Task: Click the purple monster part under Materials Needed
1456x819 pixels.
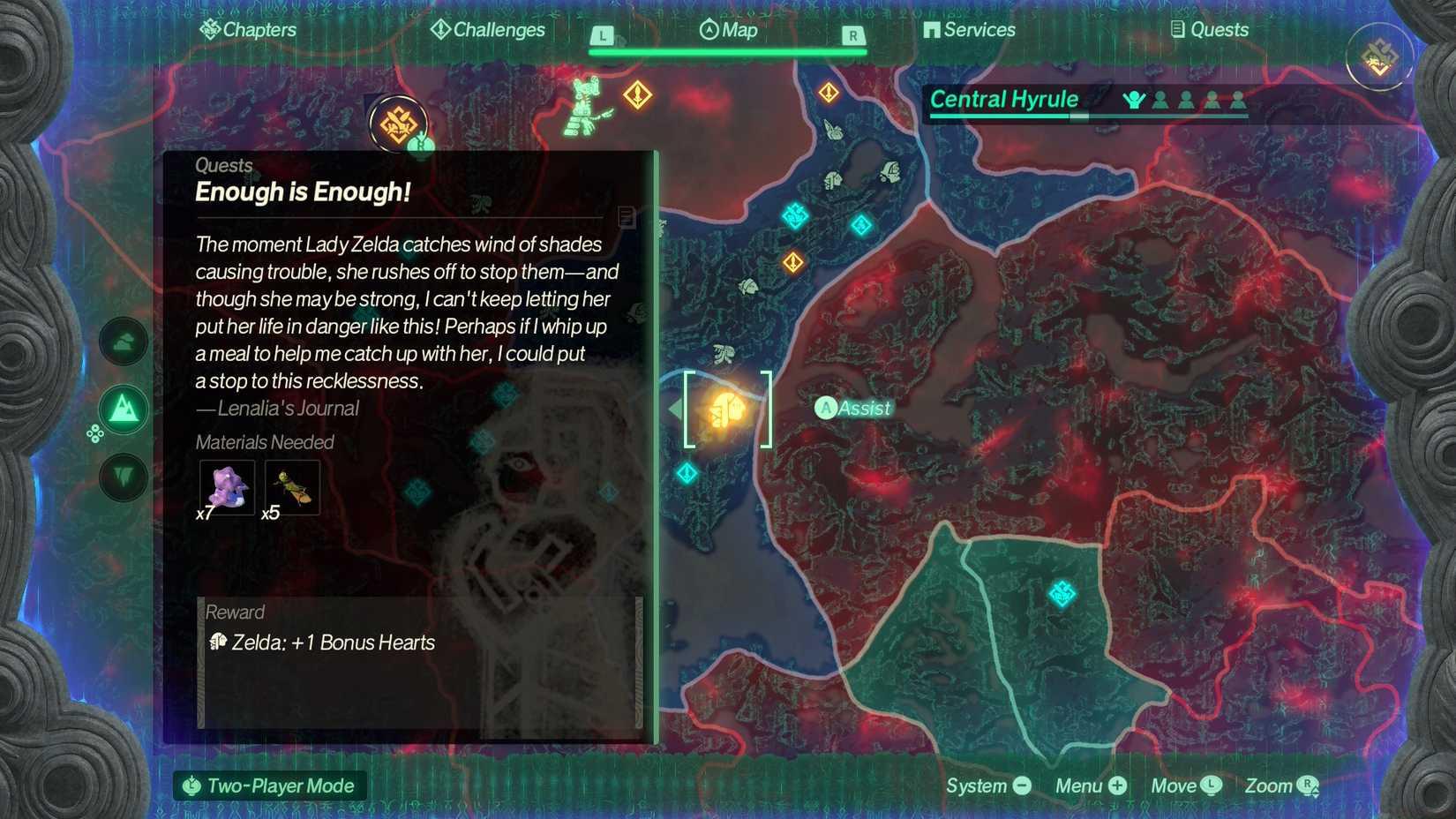Action: [226, 487]
